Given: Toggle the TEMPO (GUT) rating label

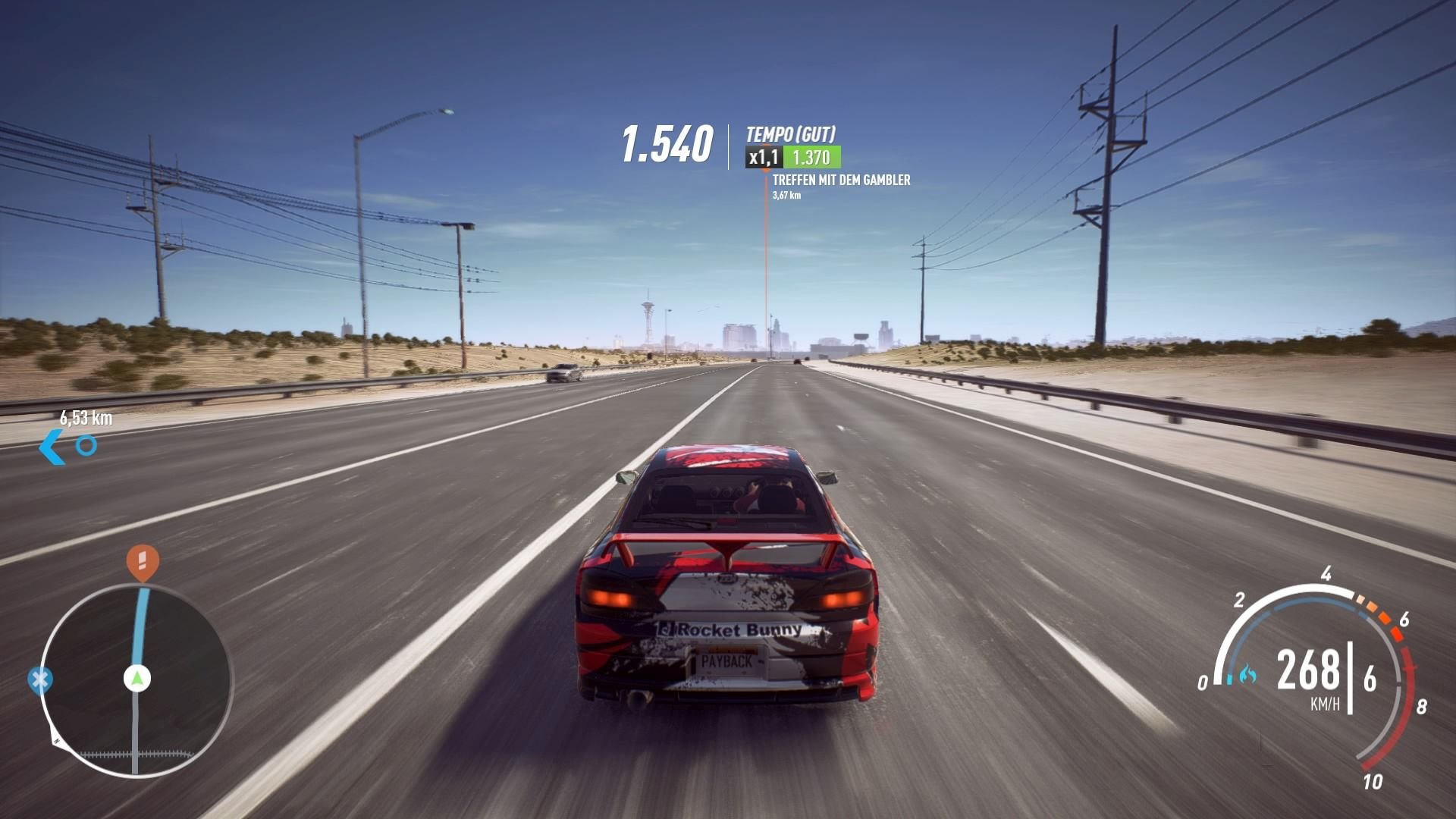Looking at the screenshot, I should 789,132.
